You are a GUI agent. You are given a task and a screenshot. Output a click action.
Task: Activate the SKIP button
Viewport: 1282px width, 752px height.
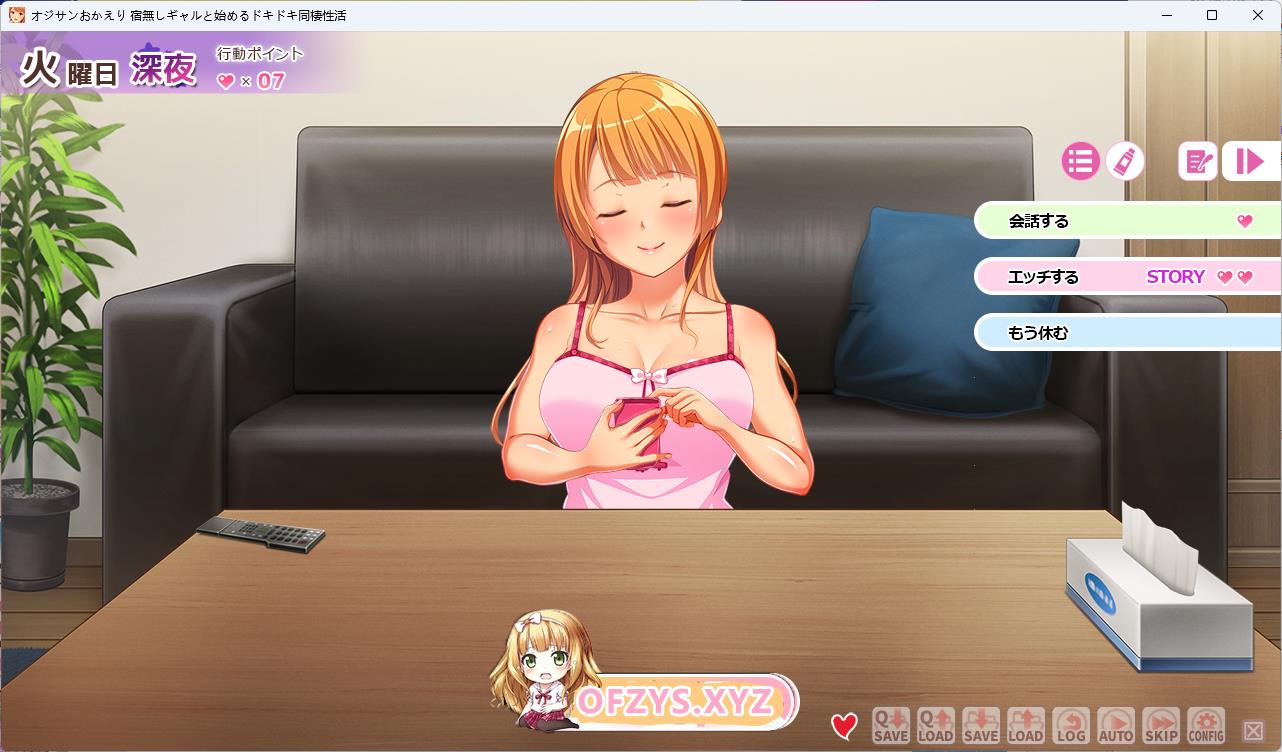[1161, 725]
